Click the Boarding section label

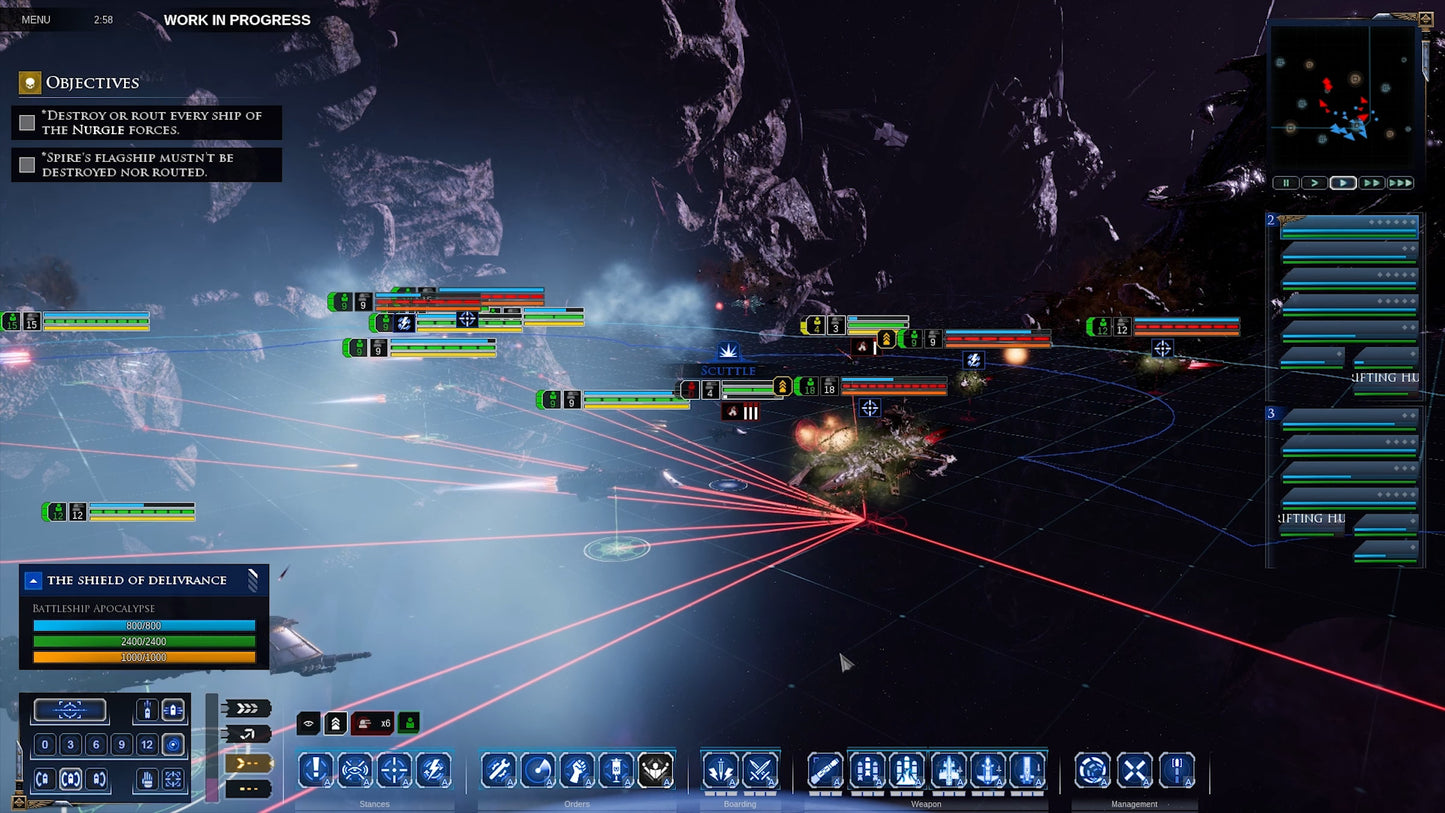tap(739, 804)
